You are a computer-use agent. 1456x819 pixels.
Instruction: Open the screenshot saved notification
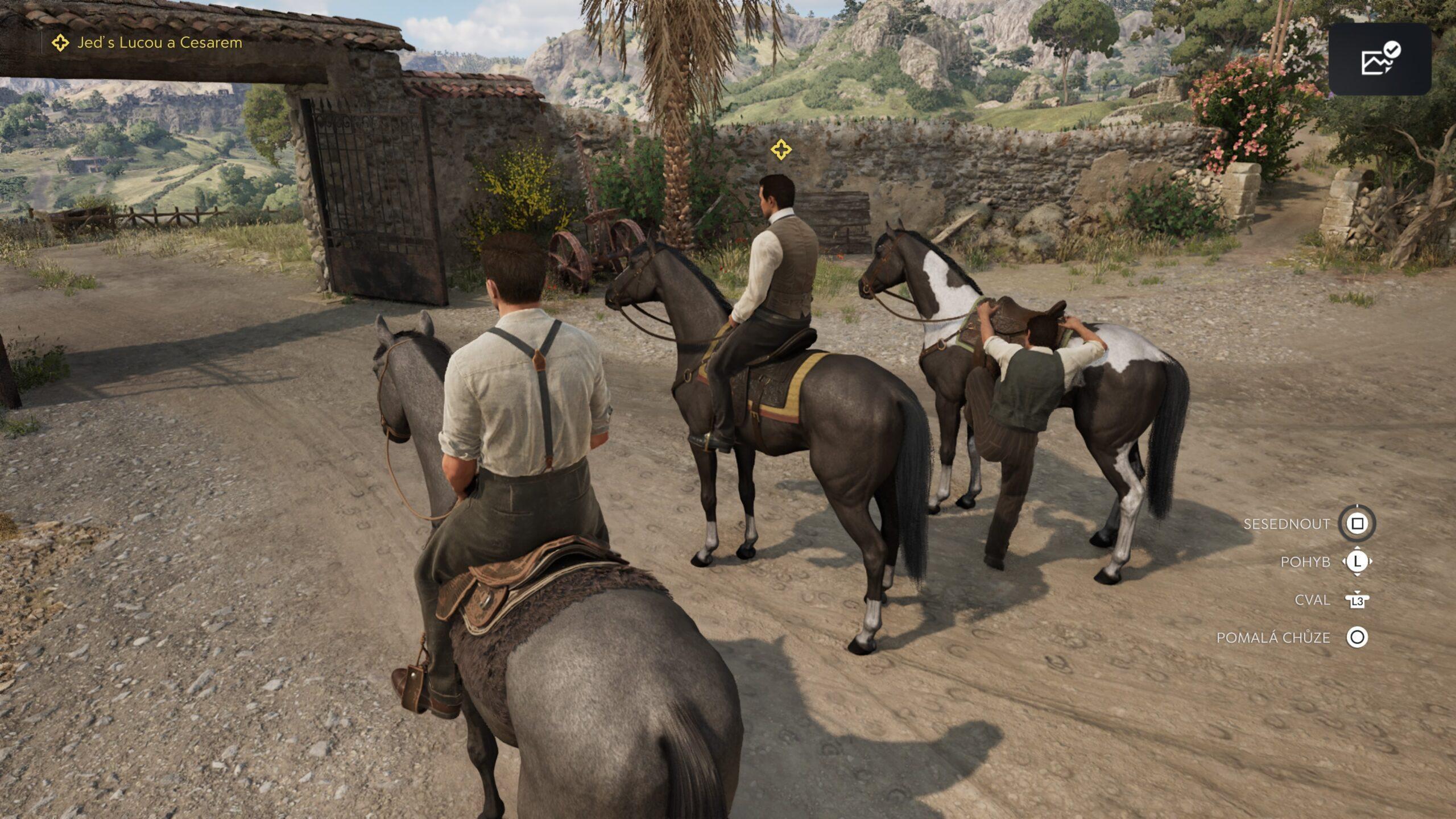pyautogui.click(x=1380, y=59)
